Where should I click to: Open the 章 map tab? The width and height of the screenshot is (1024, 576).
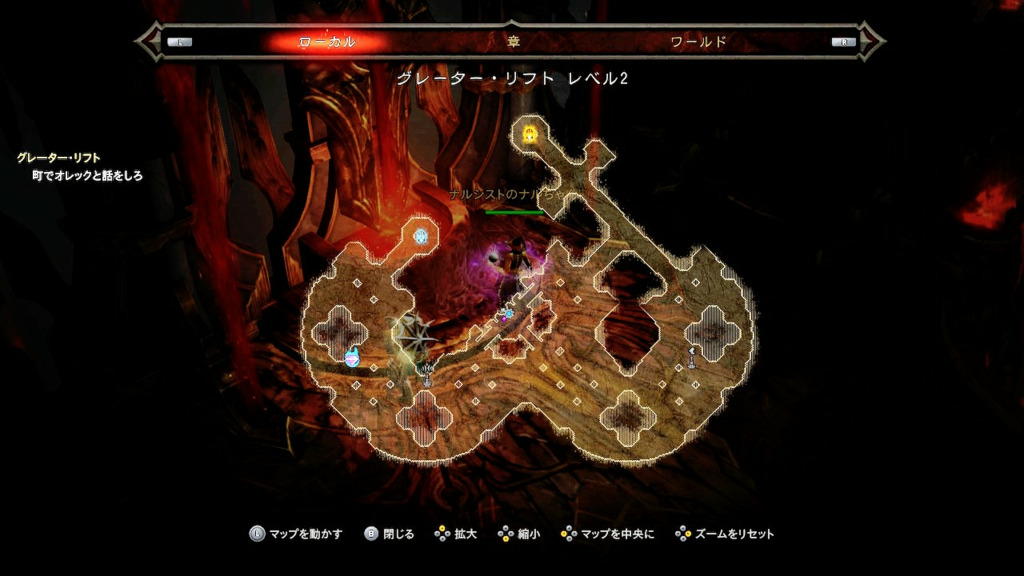513,42
